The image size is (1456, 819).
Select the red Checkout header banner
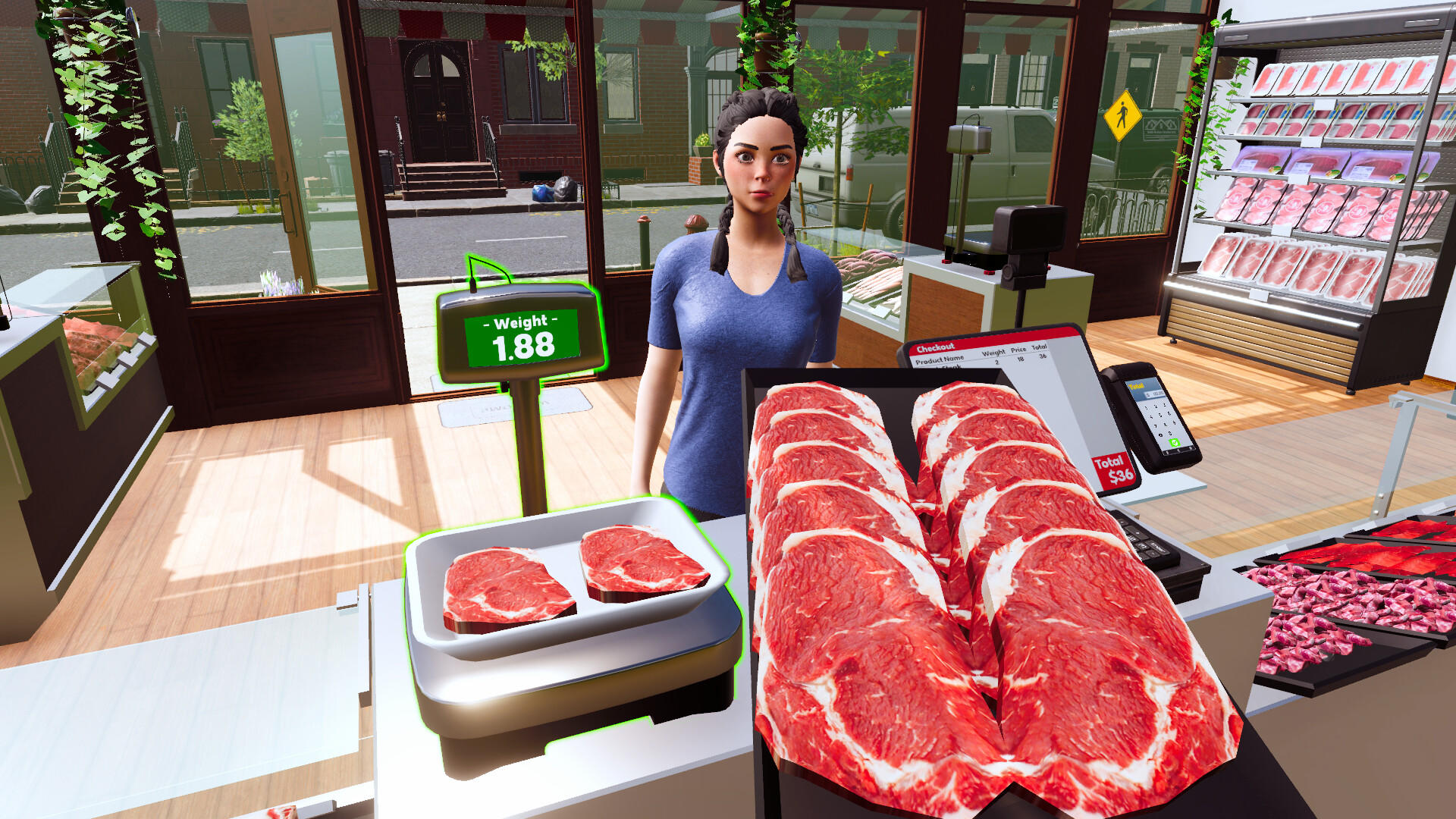coord(936,347)
